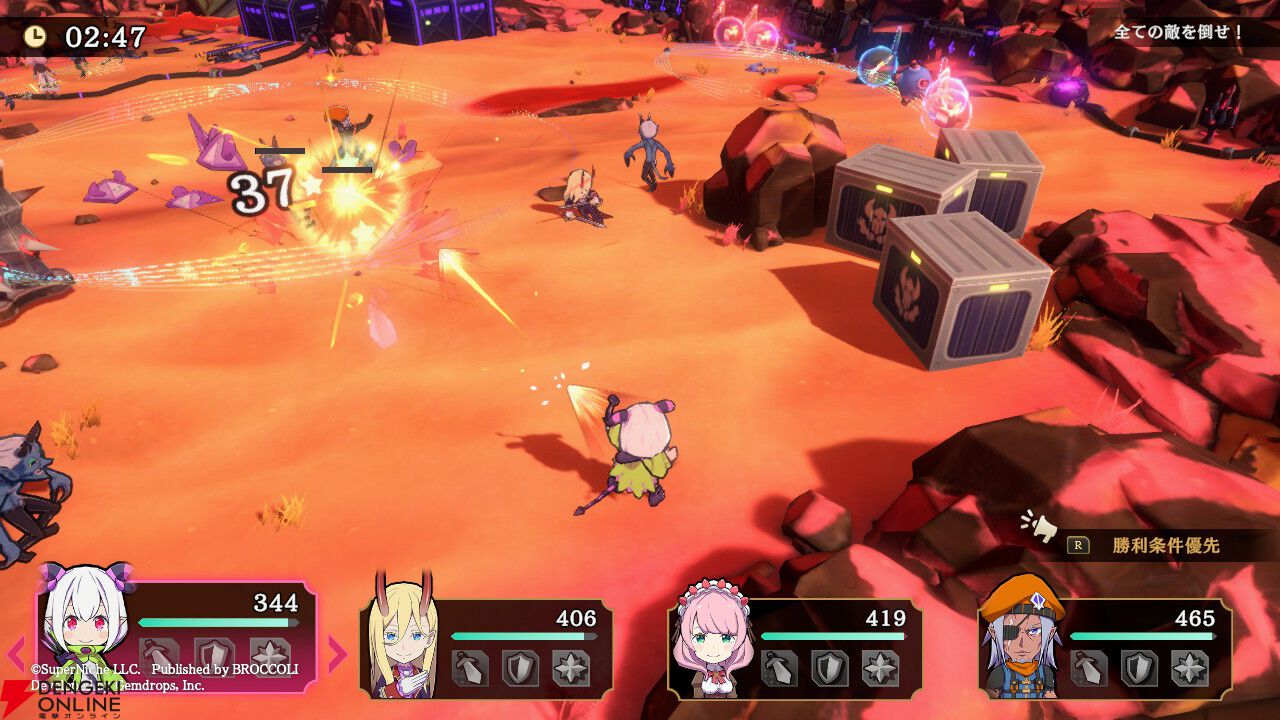The width and height of the screenshot is (1280, 720).
Task: Click the sword icon on eyepatch character's panel
Action: (x=1088, y=668)
